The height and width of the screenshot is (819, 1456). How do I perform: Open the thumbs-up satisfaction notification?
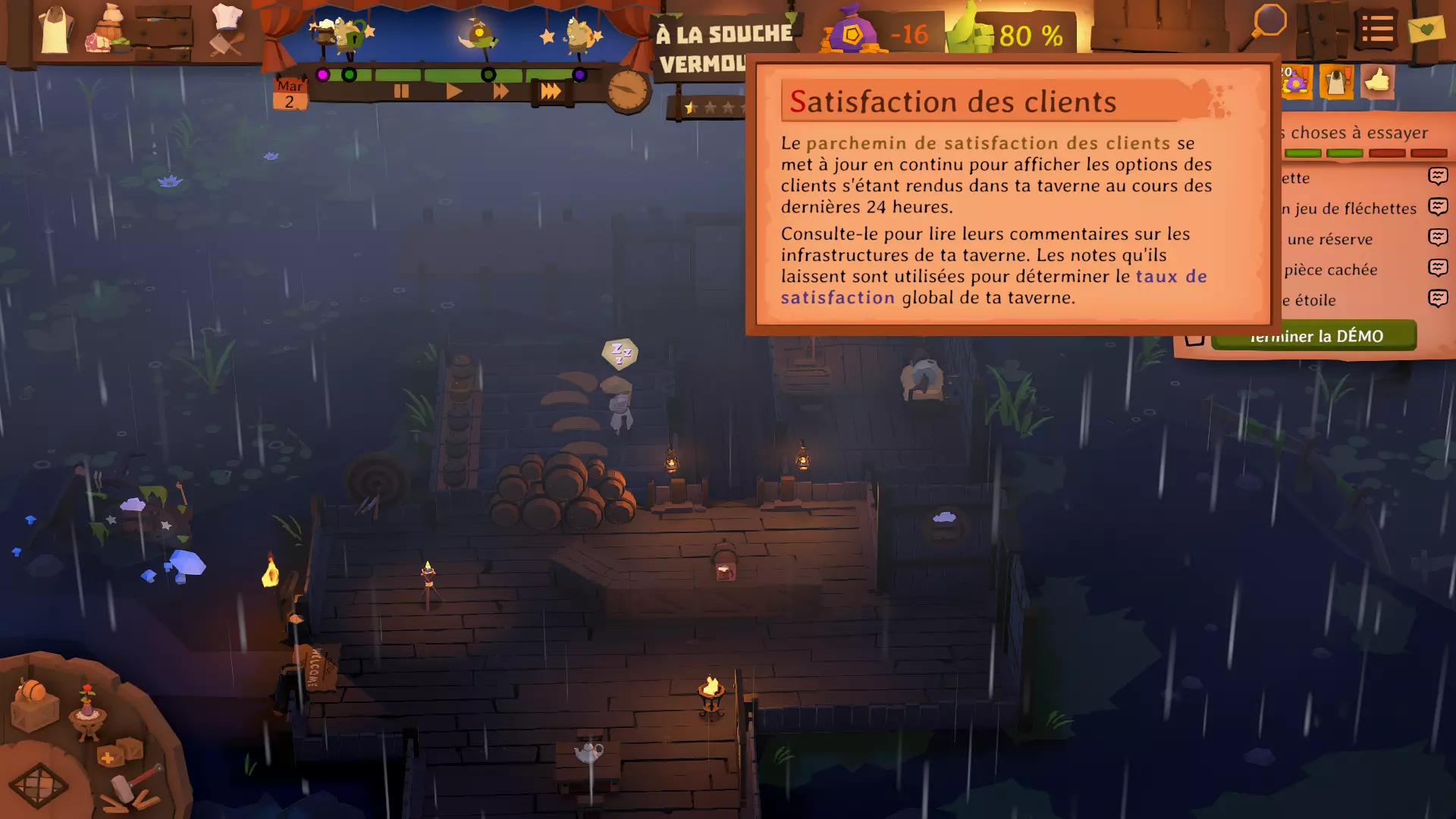[x=1377, y=80]
